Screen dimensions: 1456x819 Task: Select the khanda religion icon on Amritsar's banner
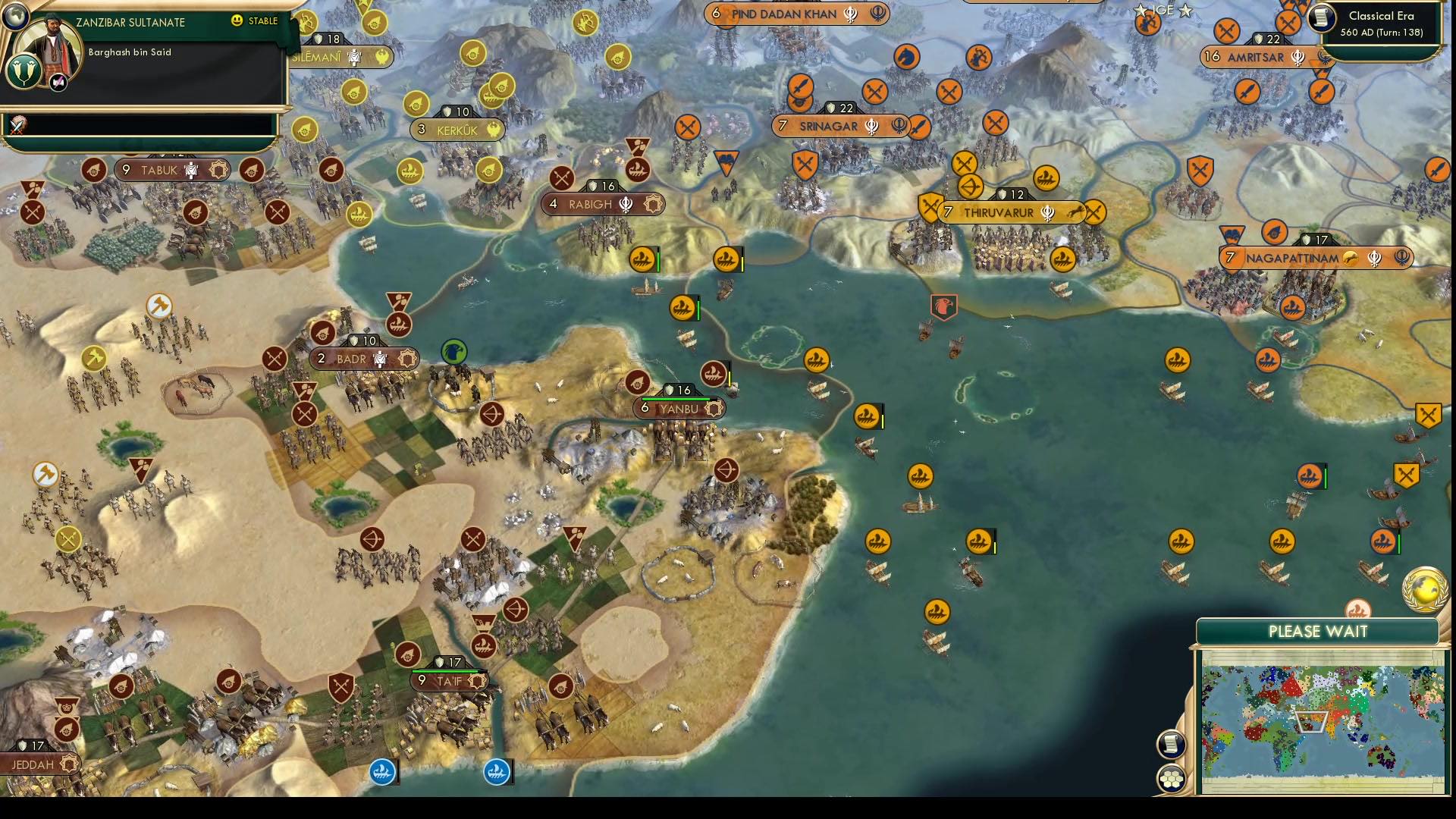coord(1298,56)
